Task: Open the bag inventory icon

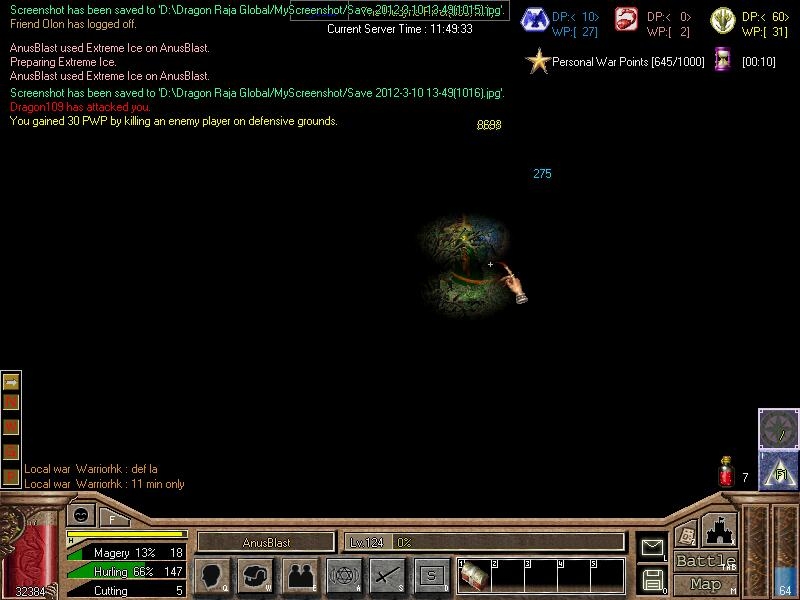Action: (256, 576)
